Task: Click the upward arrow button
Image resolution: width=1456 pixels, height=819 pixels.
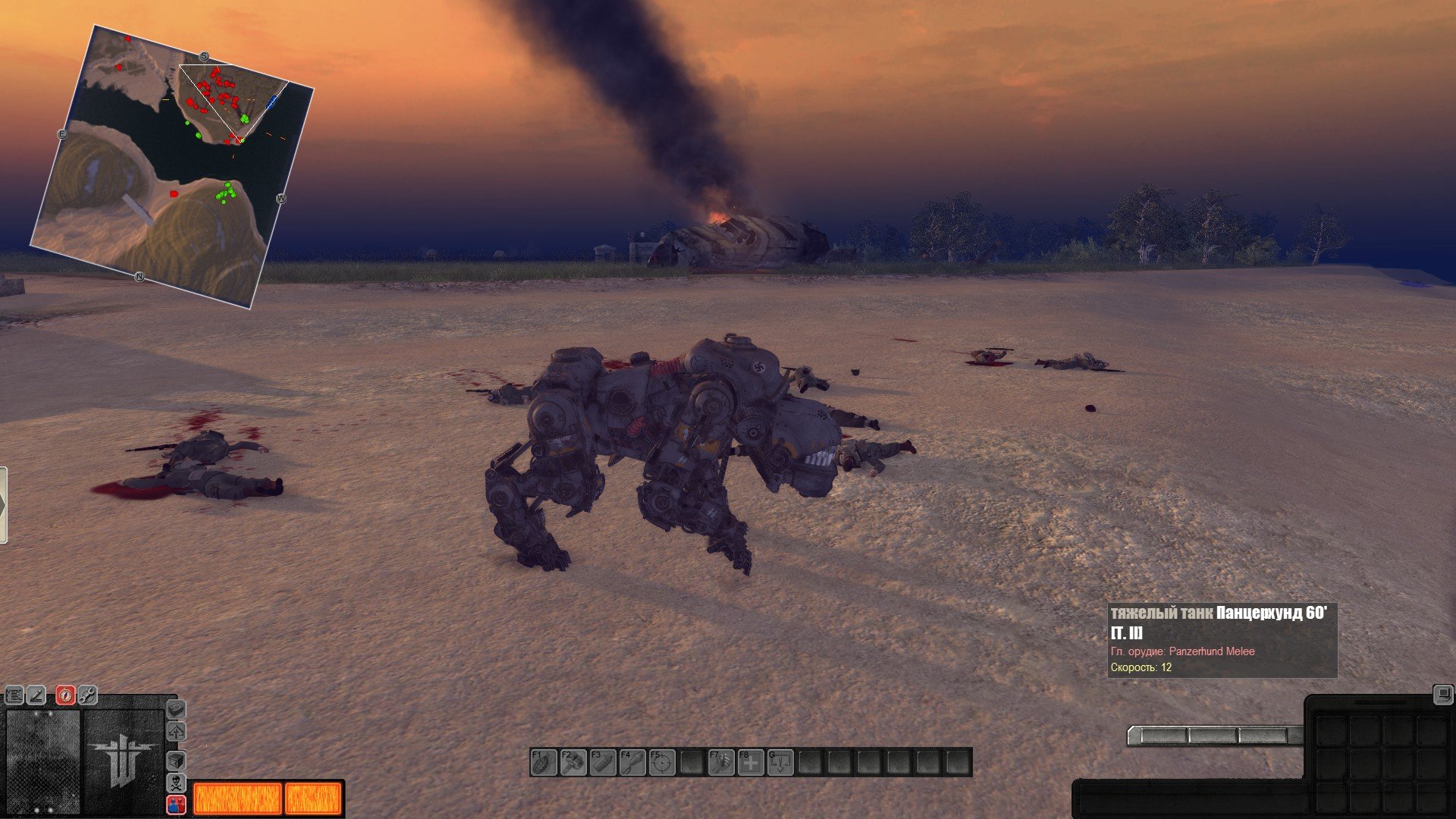Action: point(176,733)
